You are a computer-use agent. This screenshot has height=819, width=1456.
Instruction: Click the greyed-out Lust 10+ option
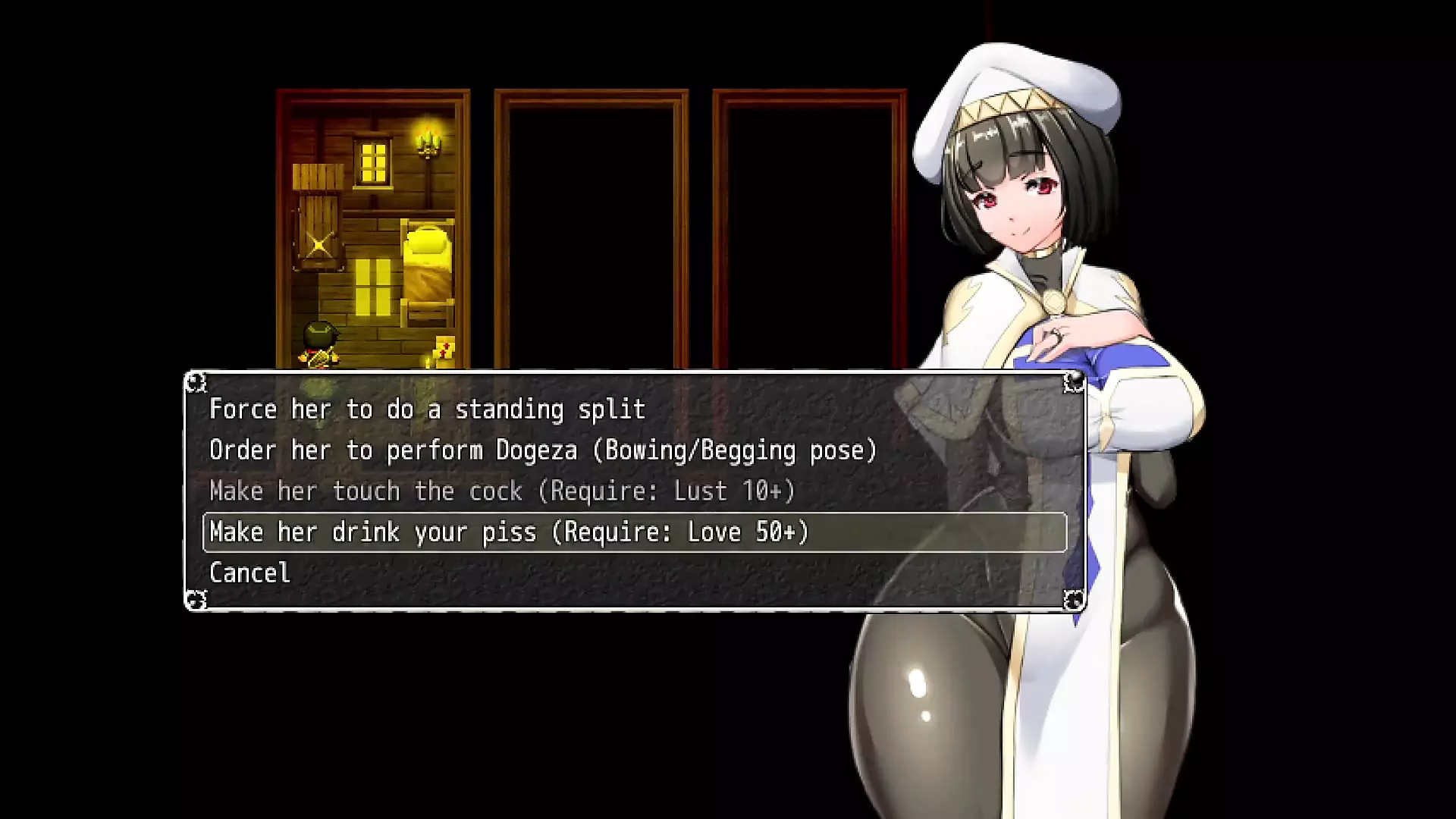point(502,491)
